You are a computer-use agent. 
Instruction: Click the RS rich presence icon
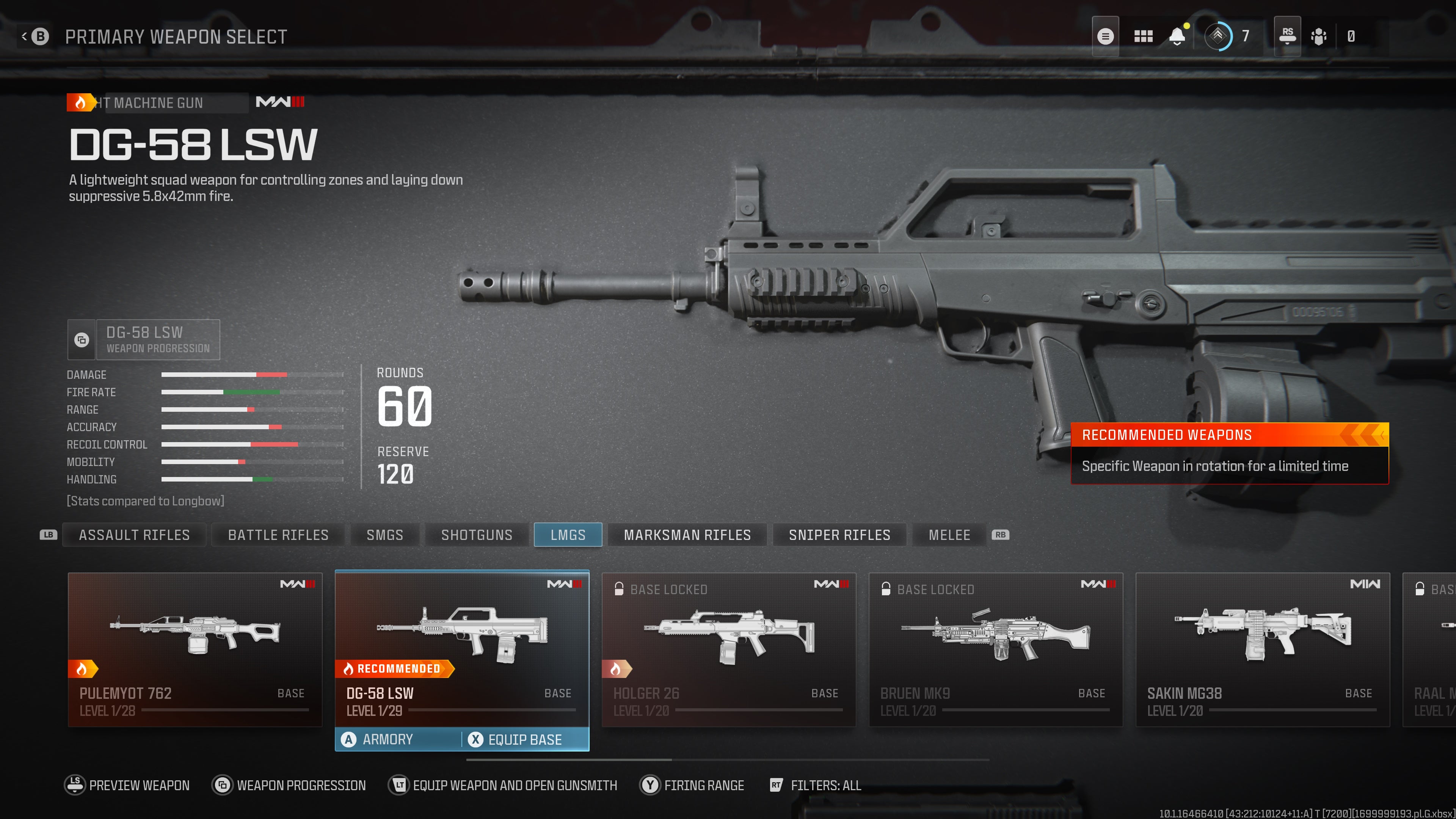(1287, 36)
